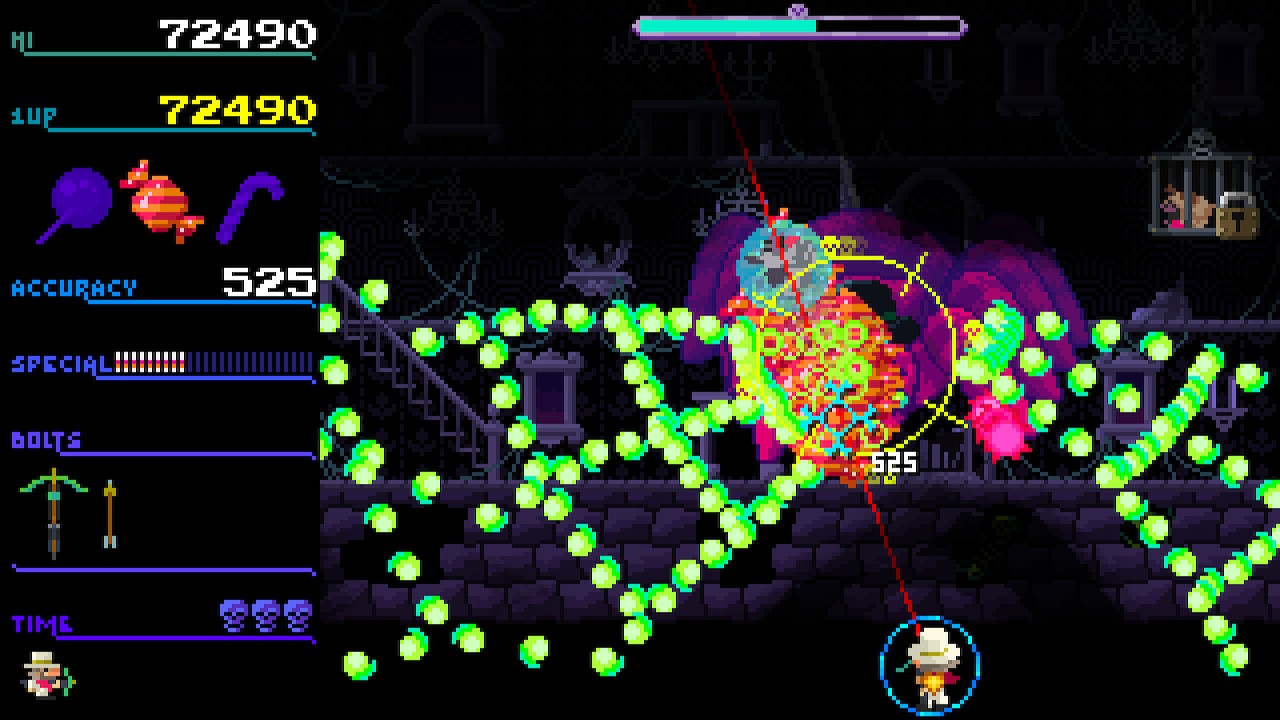Viewport: 1280px width, 720px height.
Task: Click the red wrapped candy icon
Action: click(x=162, y=202)
